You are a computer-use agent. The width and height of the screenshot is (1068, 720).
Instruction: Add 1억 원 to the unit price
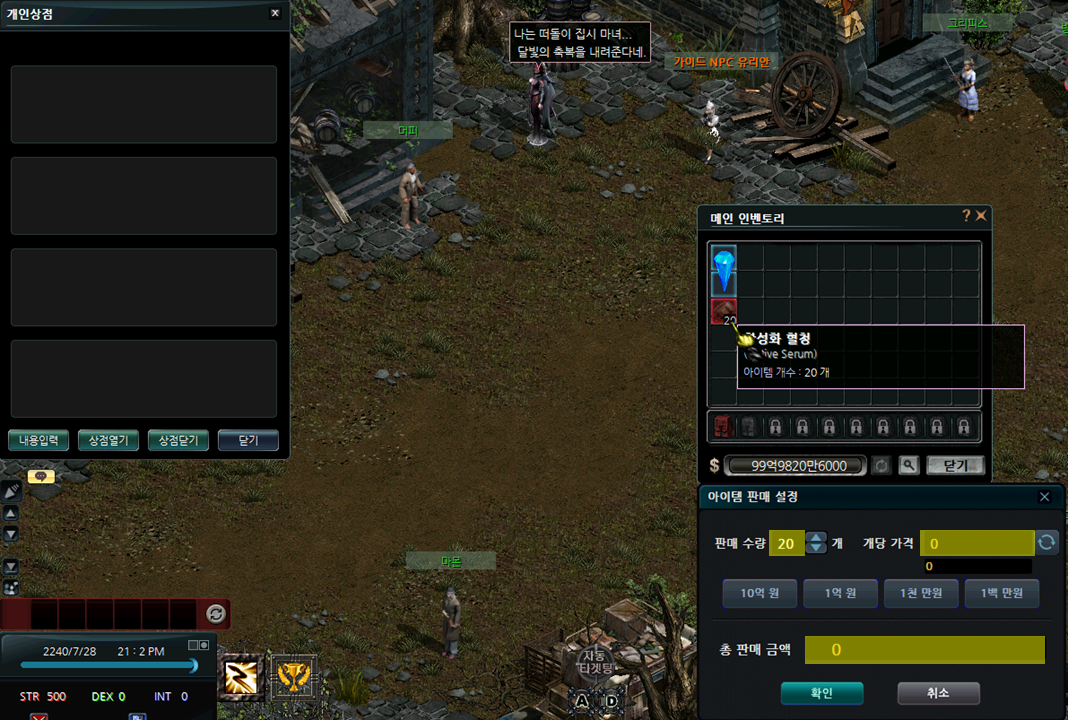coord(840,593)
